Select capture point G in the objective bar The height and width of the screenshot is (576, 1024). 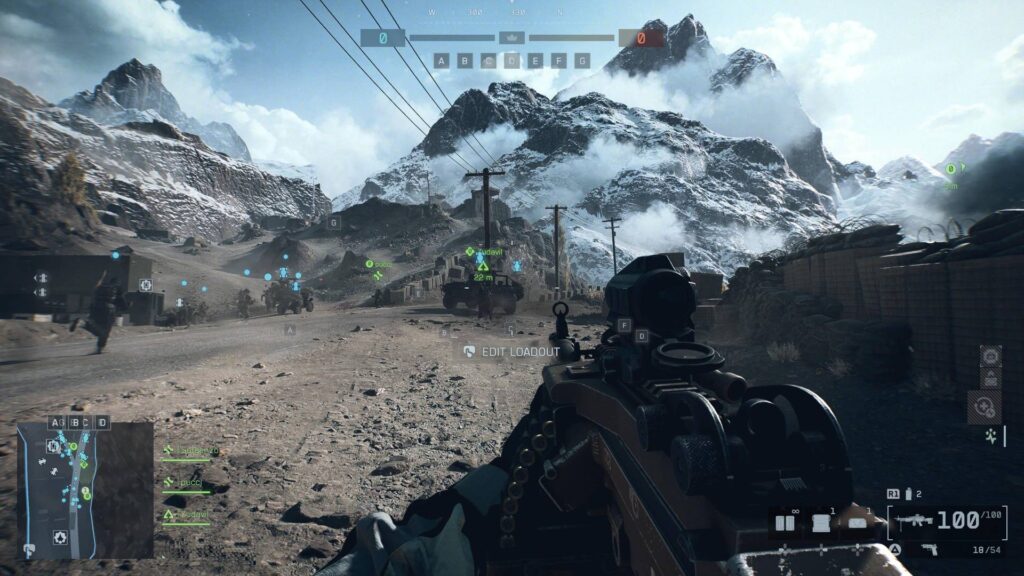[582, 60]
